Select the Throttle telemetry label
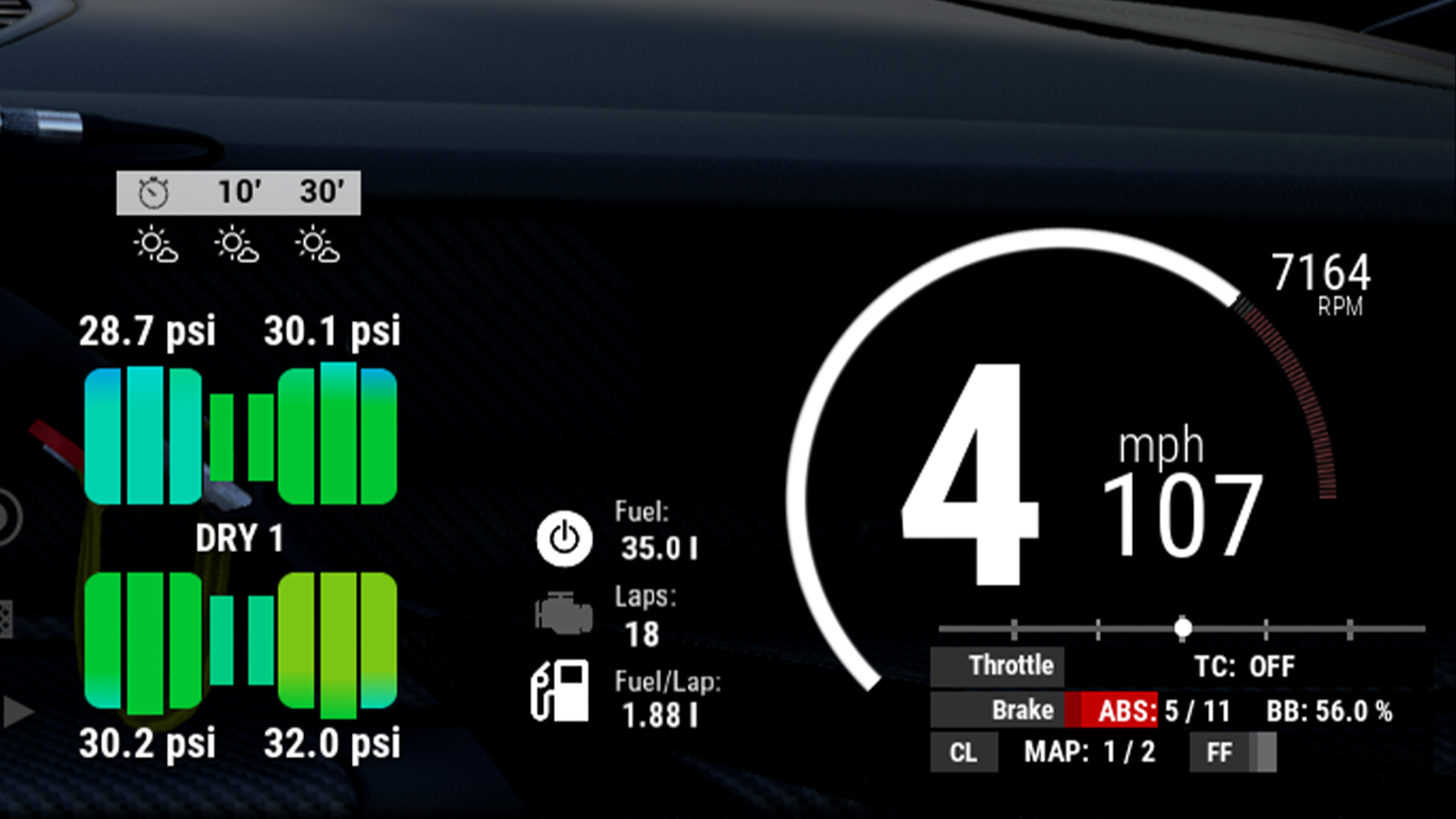 pyautogui.click(x=1012, y=667)
